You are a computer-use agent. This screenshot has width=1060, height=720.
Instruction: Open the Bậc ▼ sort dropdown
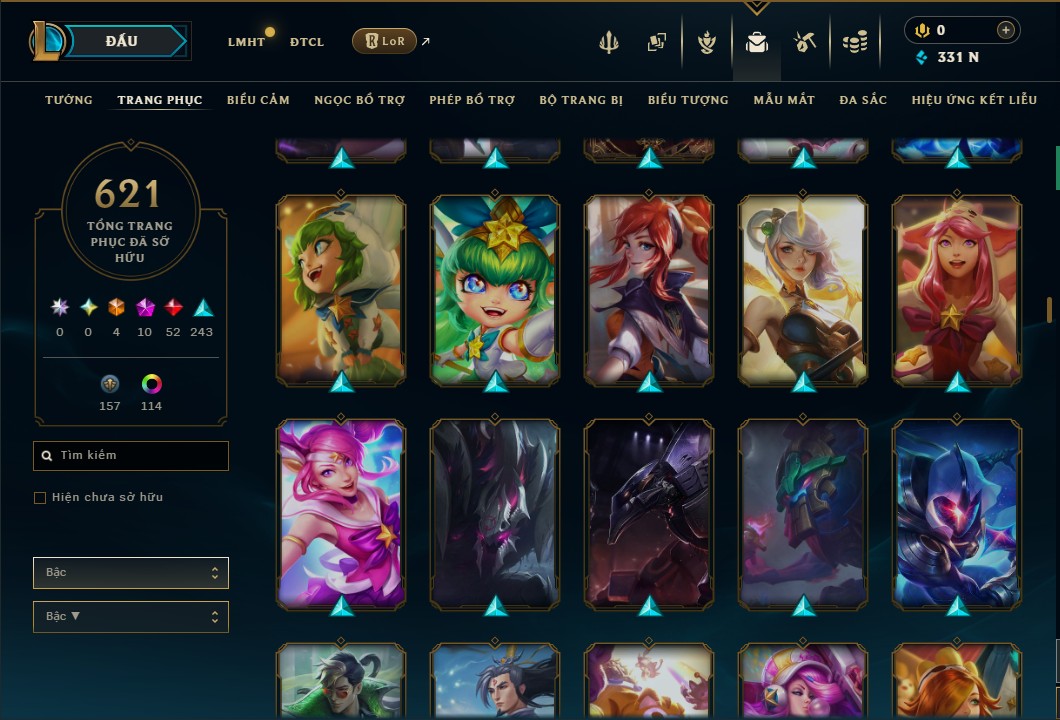(x=131, y=616)
